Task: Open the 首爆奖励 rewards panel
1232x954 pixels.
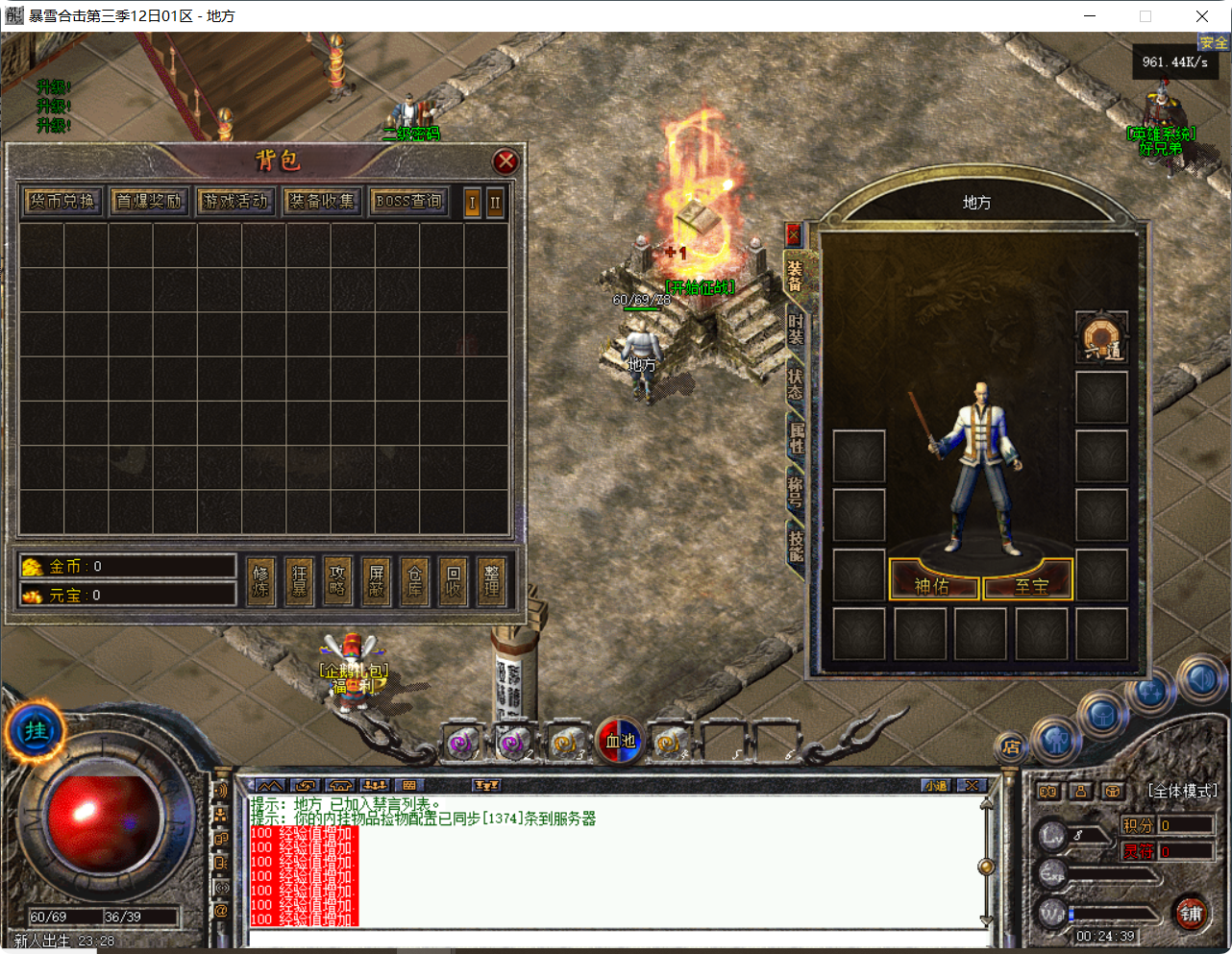Action: click(148, 201)
